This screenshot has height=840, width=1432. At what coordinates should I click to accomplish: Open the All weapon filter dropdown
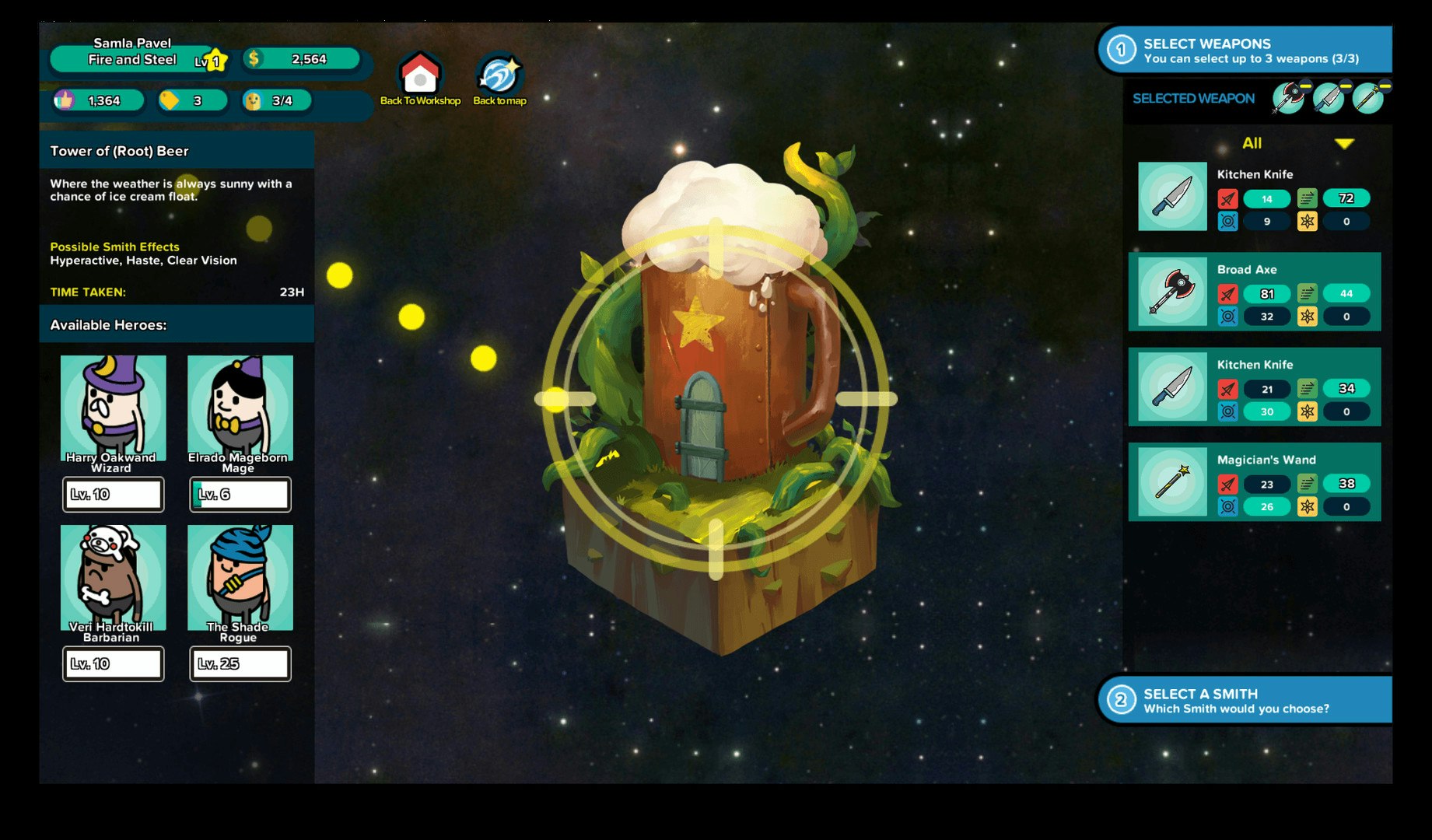click(x=1254, y=143)
